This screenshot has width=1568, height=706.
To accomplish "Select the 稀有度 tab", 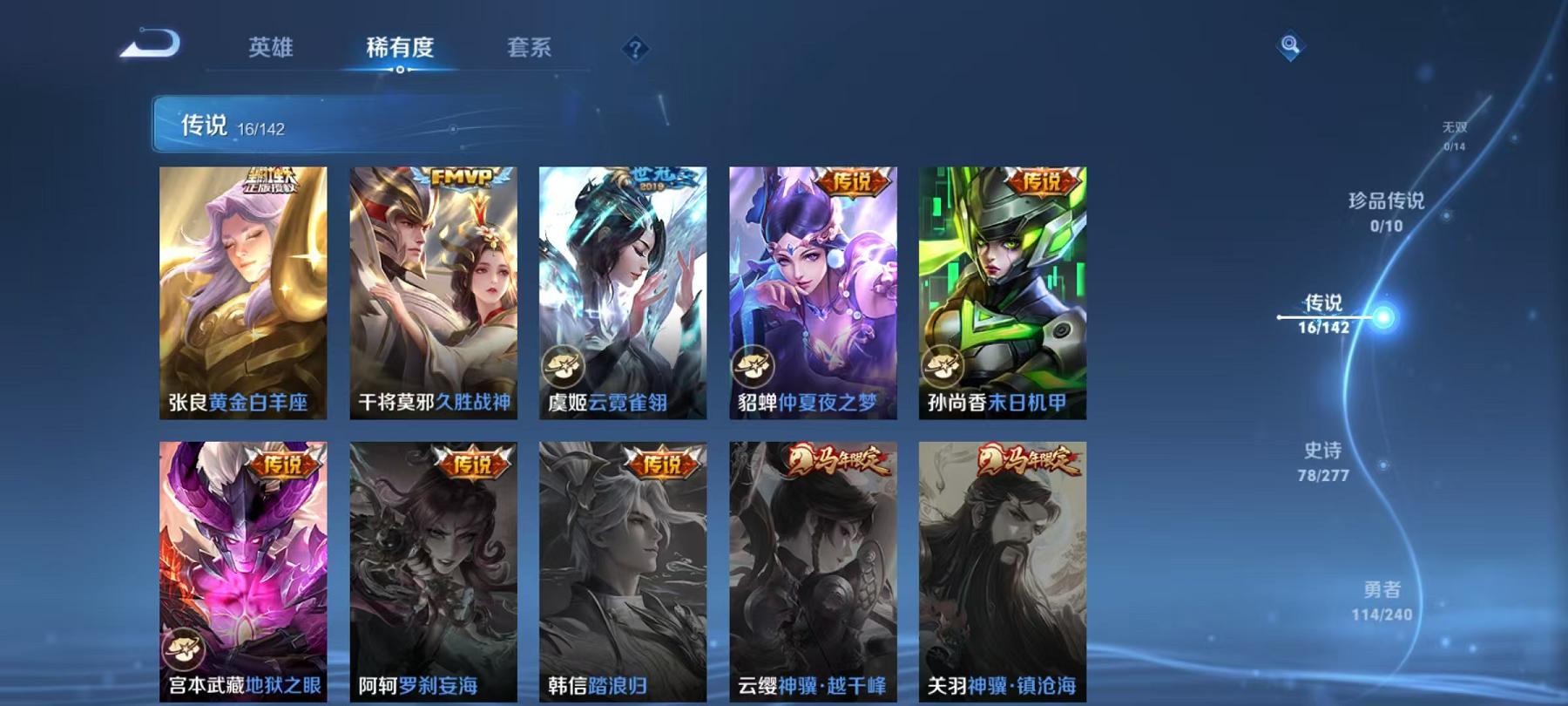I will point(402,50).
